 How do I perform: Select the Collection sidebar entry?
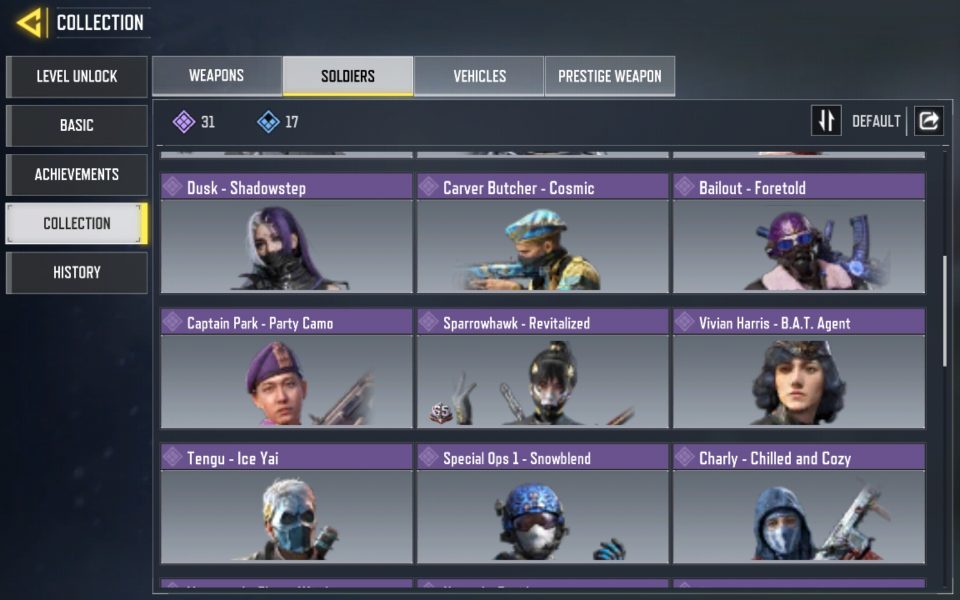(77, 223)
